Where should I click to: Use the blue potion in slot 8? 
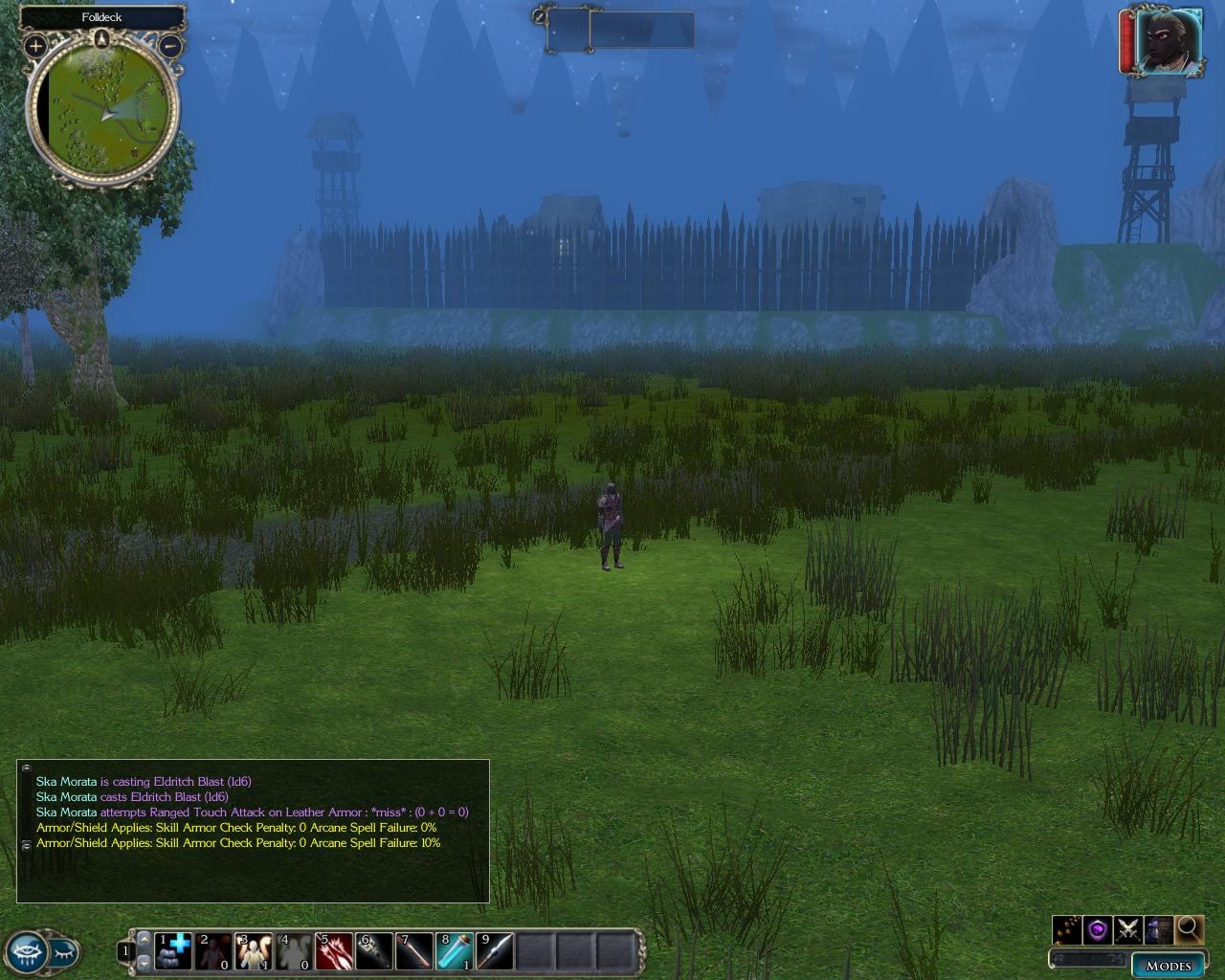pyautogui.click(x=455, y=951)
